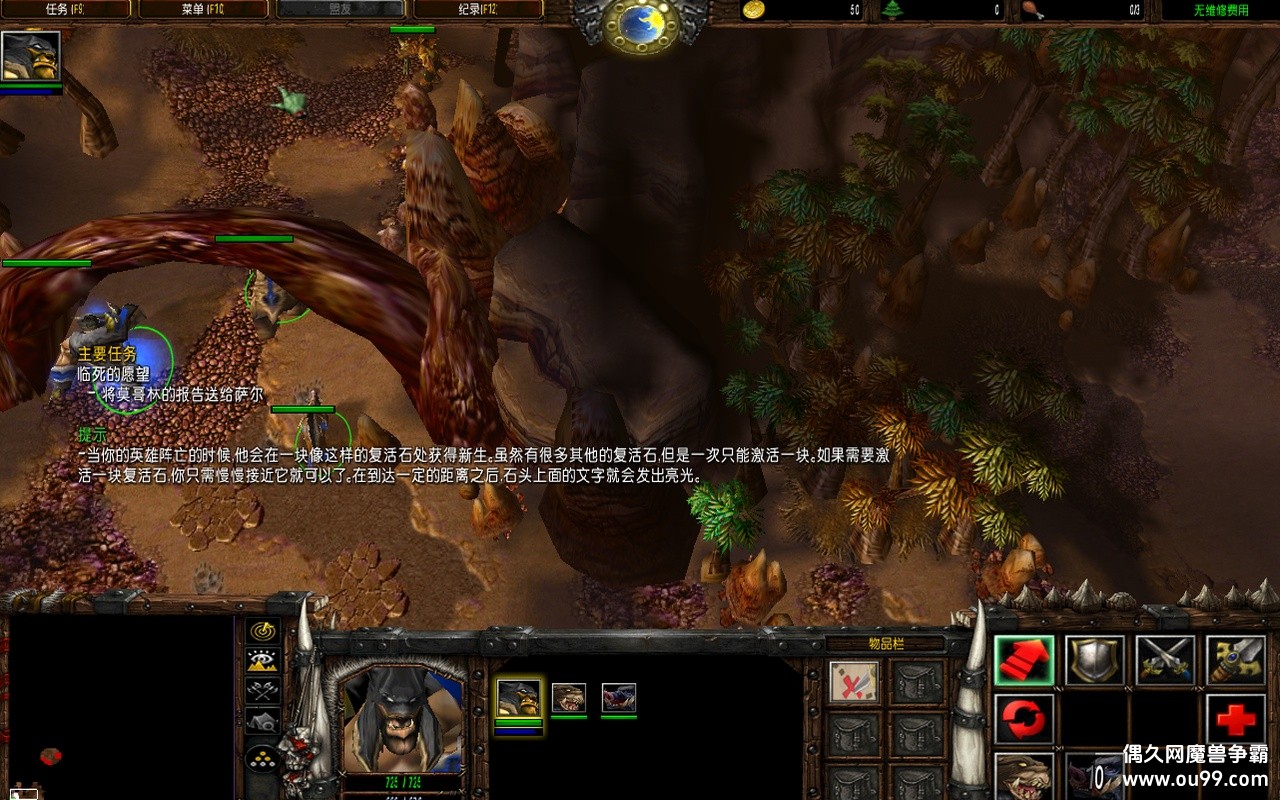Select the hero icon below the quests button
The image size is (1280, 800).
click(x=31, y=57)
